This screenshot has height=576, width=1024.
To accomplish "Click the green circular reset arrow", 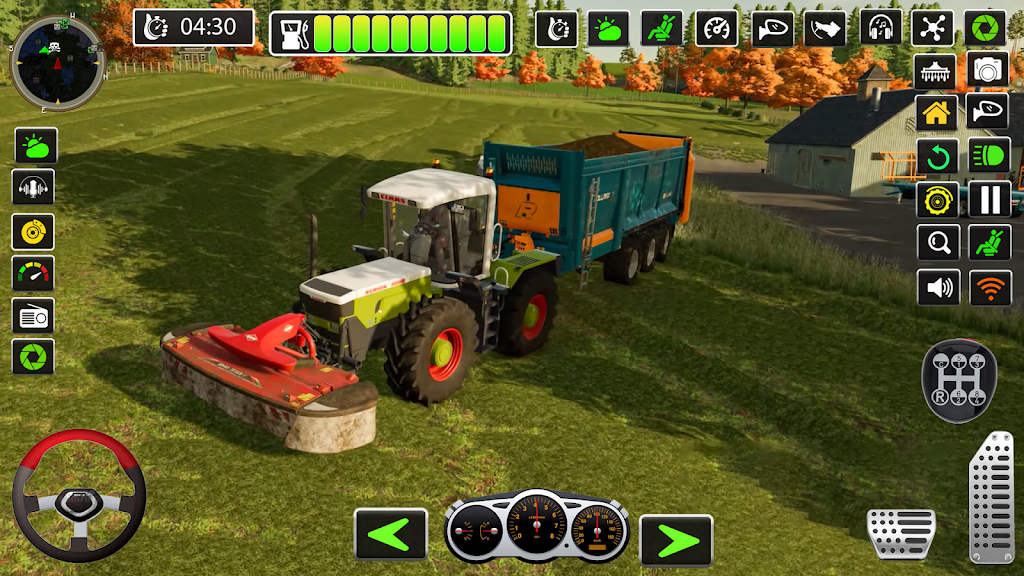I will (937, 156).
